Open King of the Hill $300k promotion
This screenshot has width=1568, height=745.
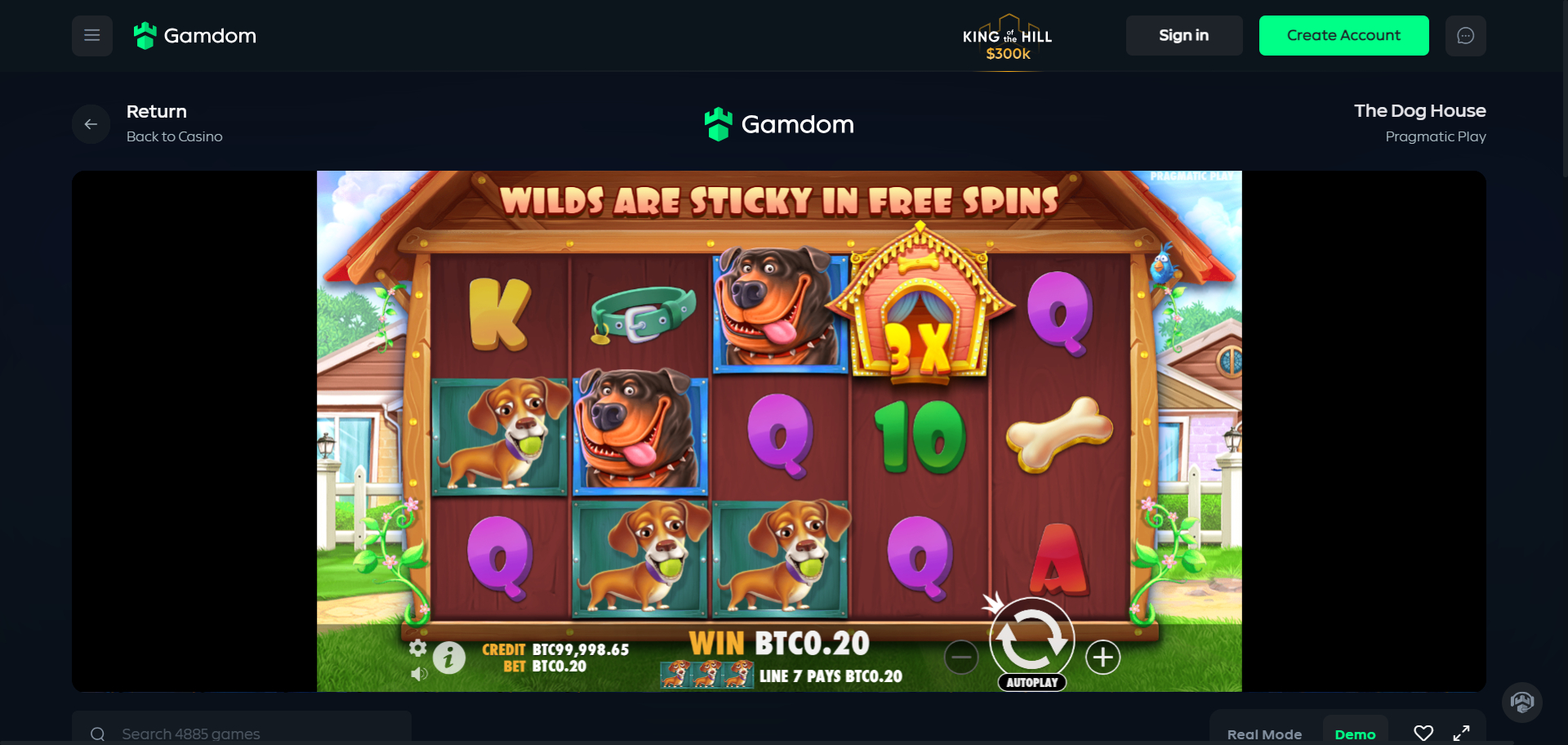tap(1007, 36)
